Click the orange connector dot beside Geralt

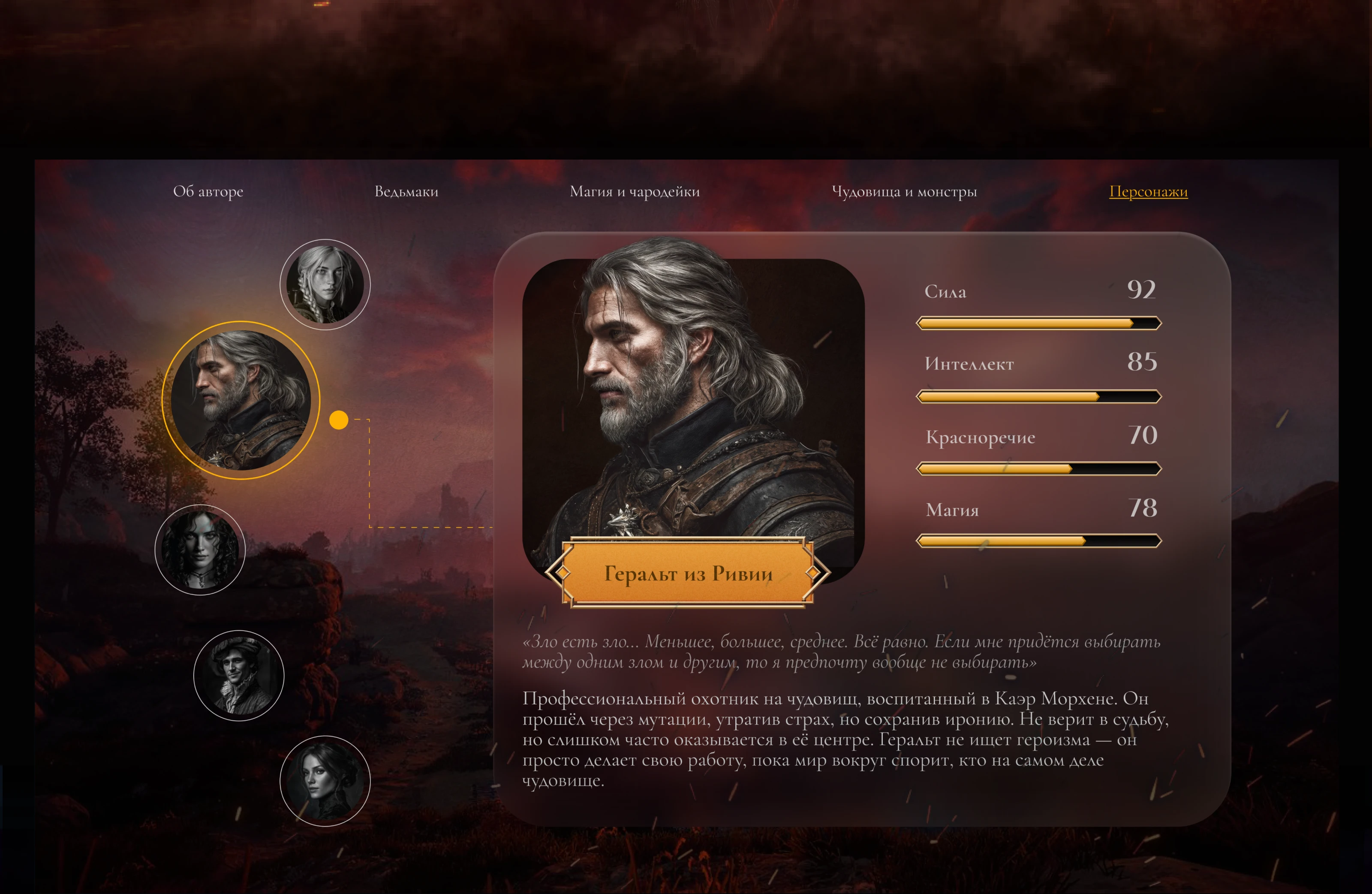pyautogui.click(x=340, y=419)
